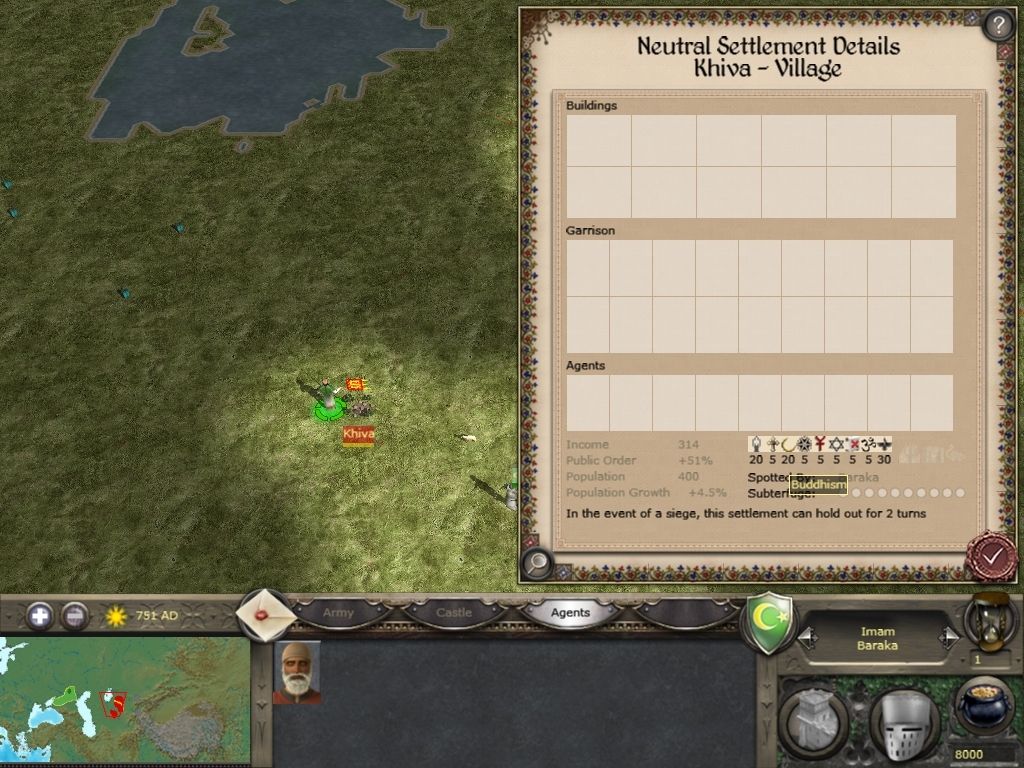Image resolution: width=1024 pixels, height=768 pixels.
Task: Open the envelope messages icon
Action: coord(265,614)
